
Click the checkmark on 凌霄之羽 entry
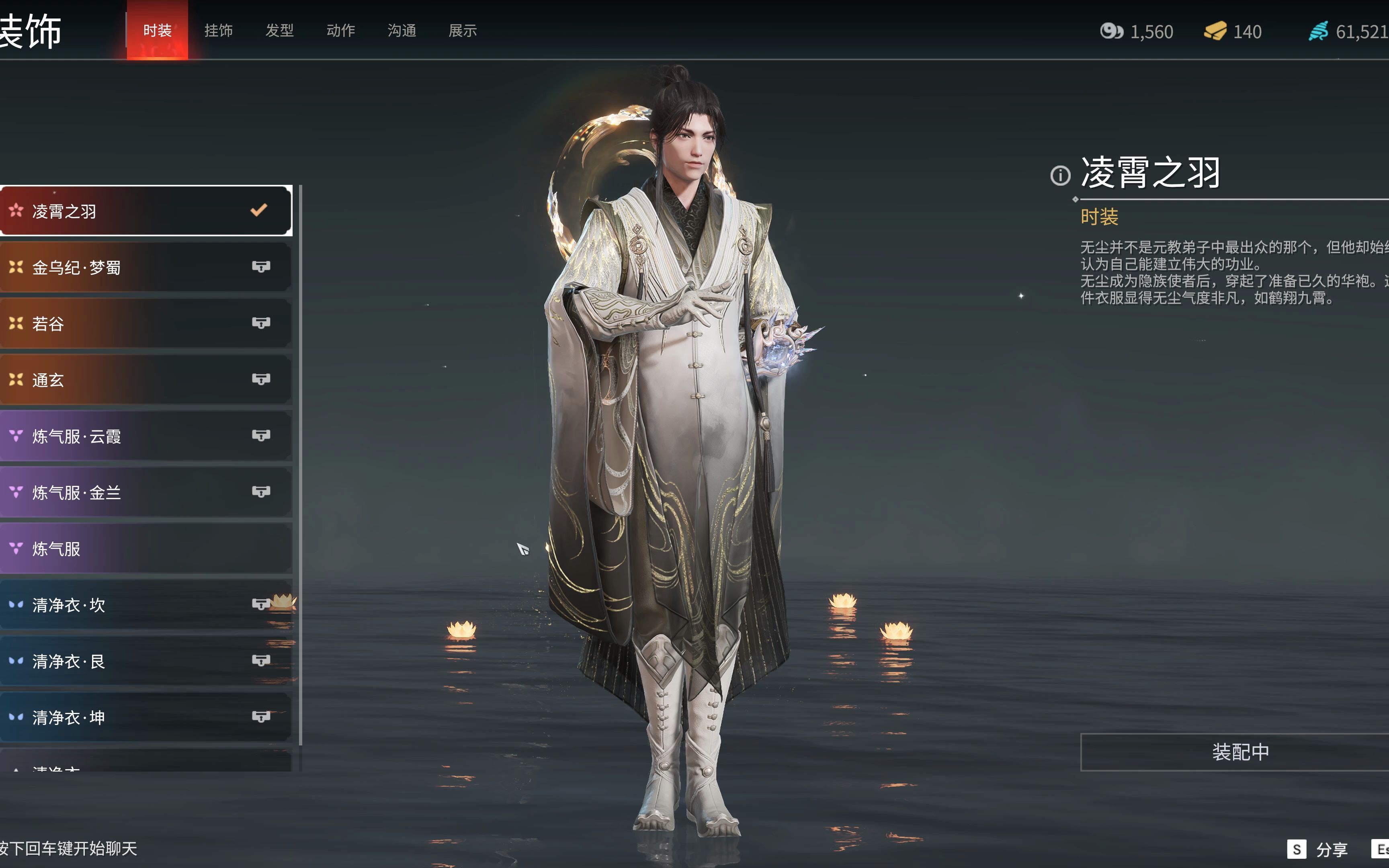click(x=260, y=209)
